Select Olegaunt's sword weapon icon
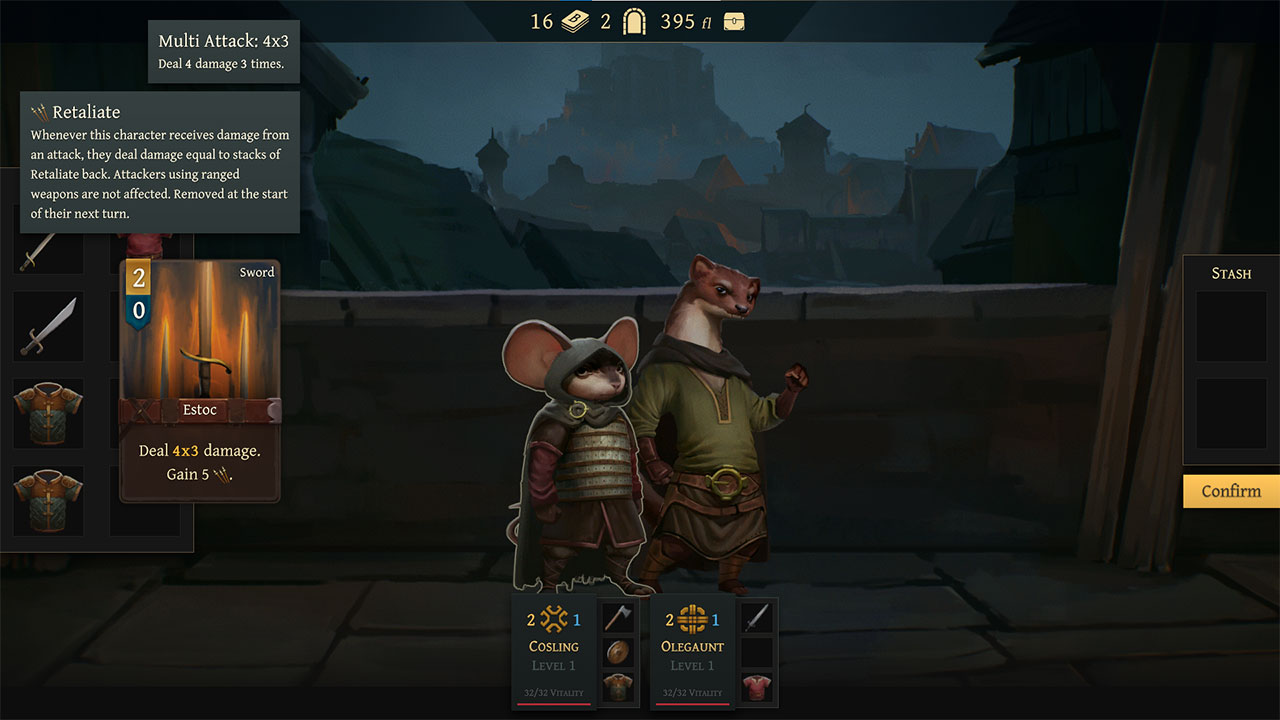This screenshot has height=720, width=1280. pos(757,616)
